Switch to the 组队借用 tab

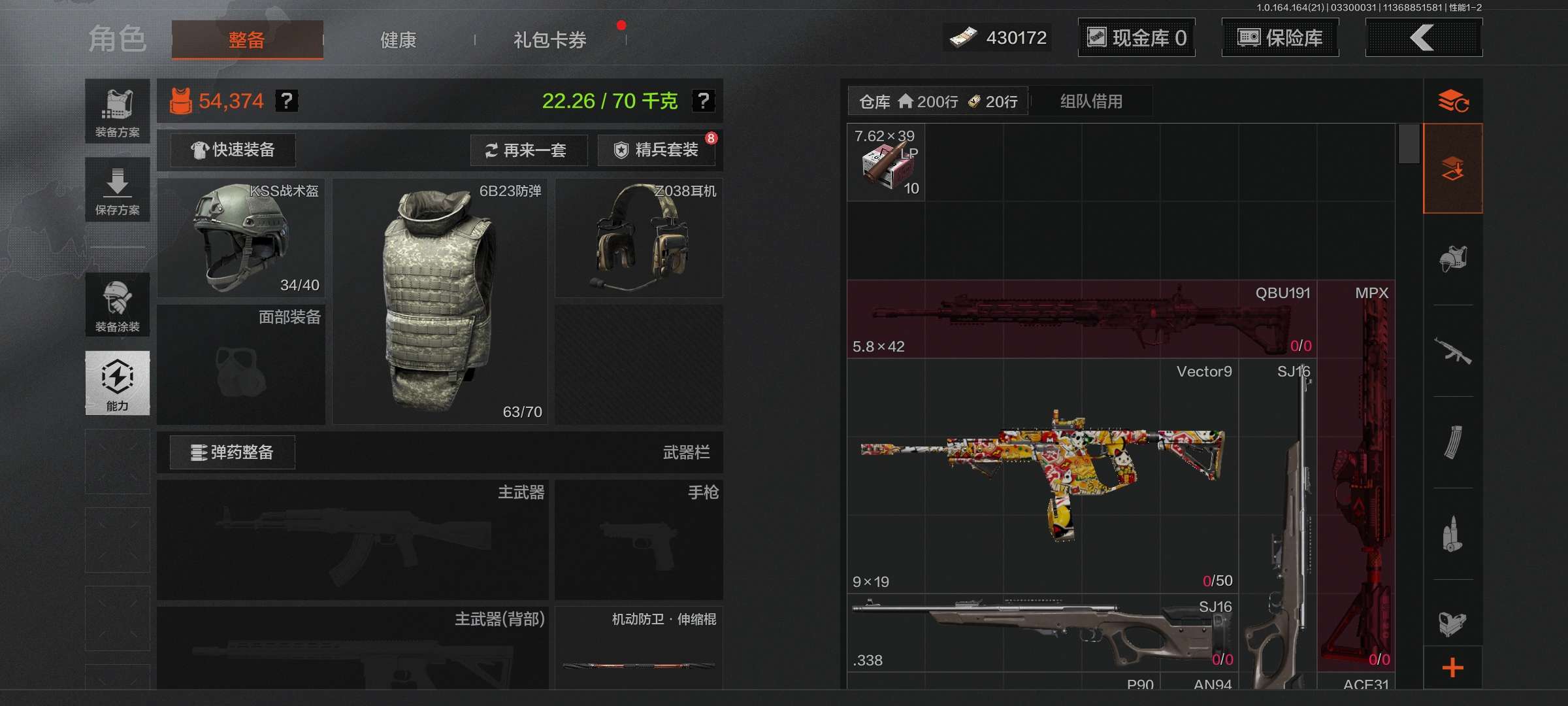[1091, 101]
